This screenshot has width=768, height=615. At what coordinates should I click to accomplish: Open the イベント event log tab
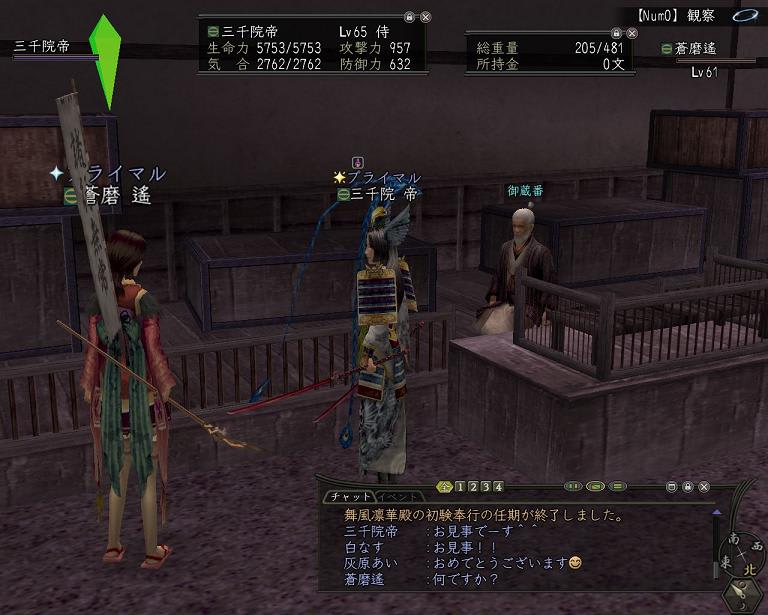[x=398, y=497]
